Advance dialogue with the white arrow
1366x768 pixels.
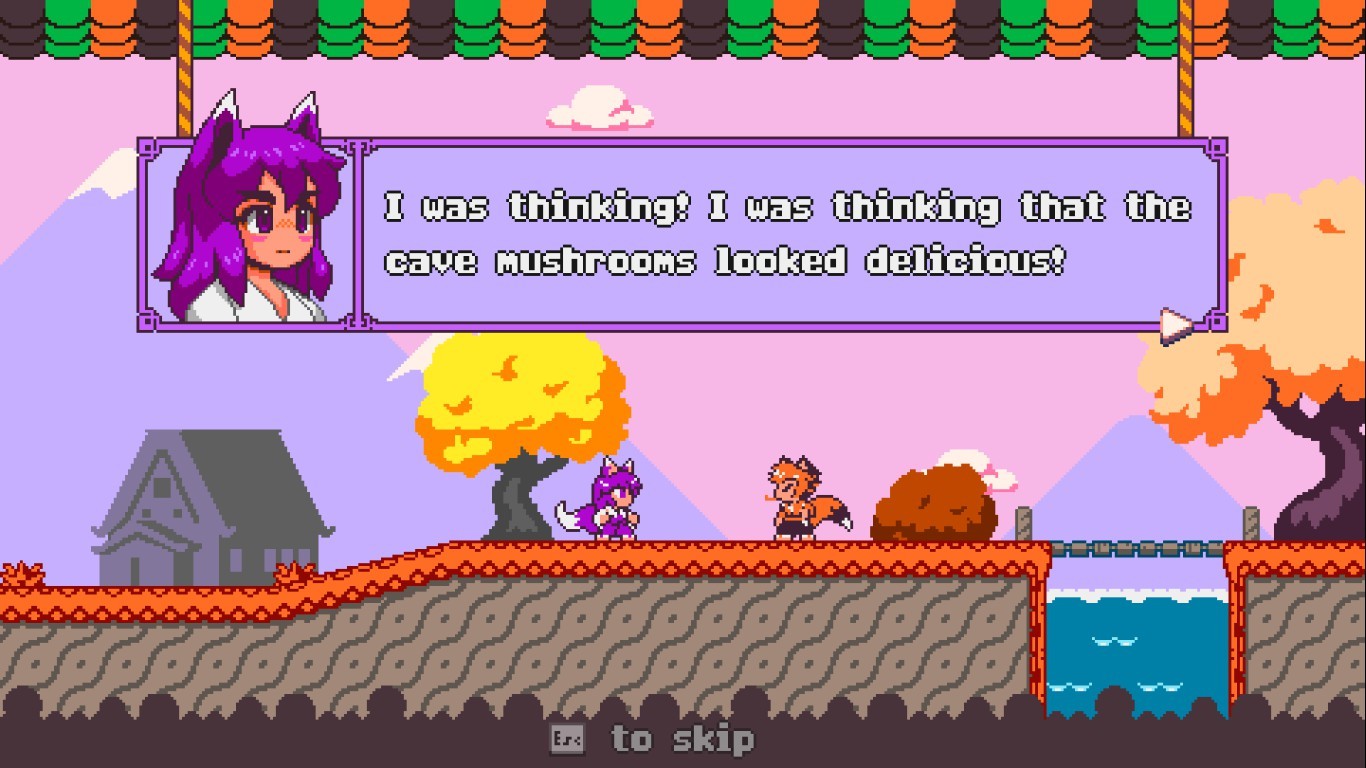(x=1175, y=325)
